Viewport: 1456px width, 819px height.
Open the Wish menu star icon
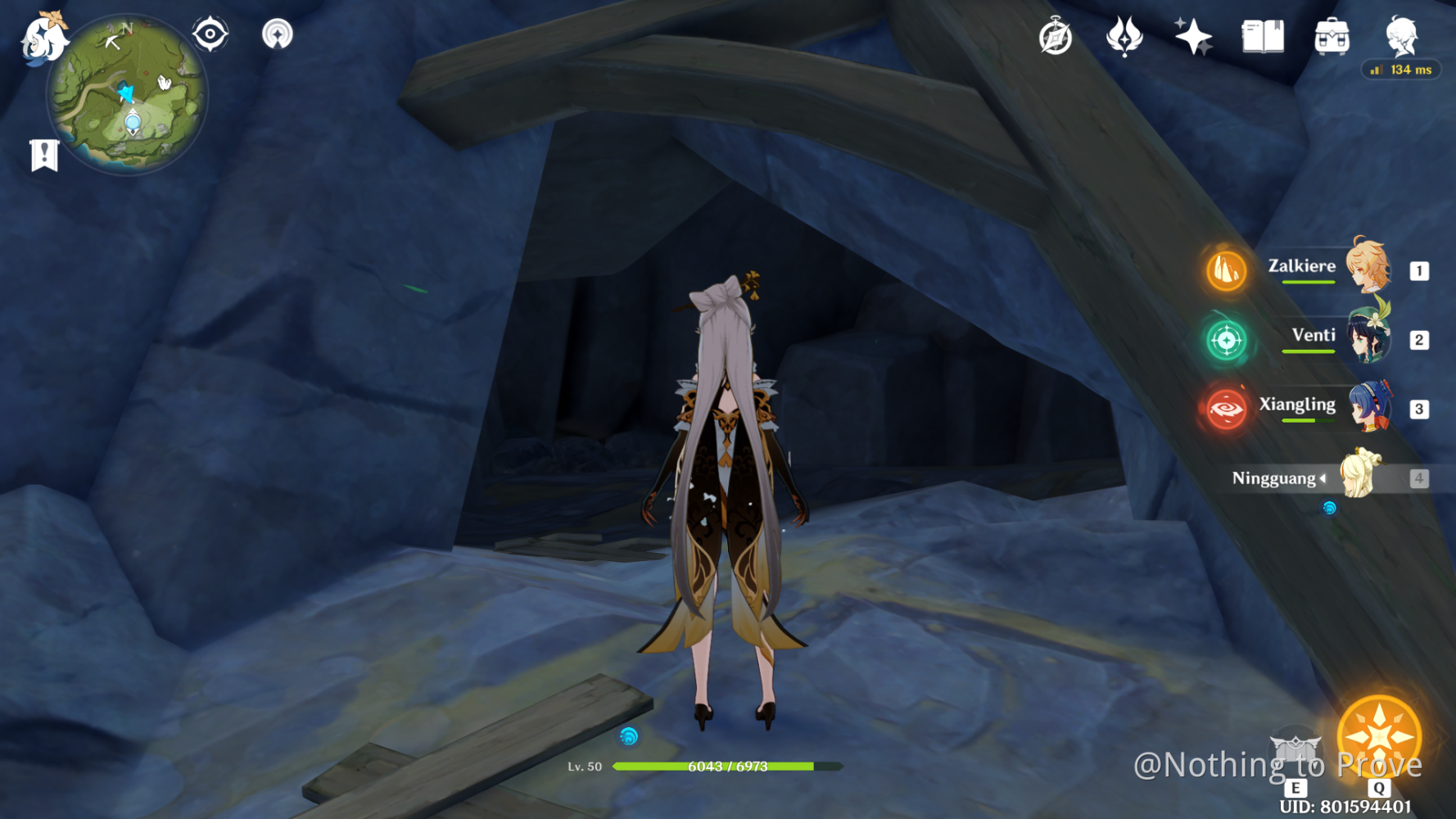pyautogui.click(x=1194, y=34)
